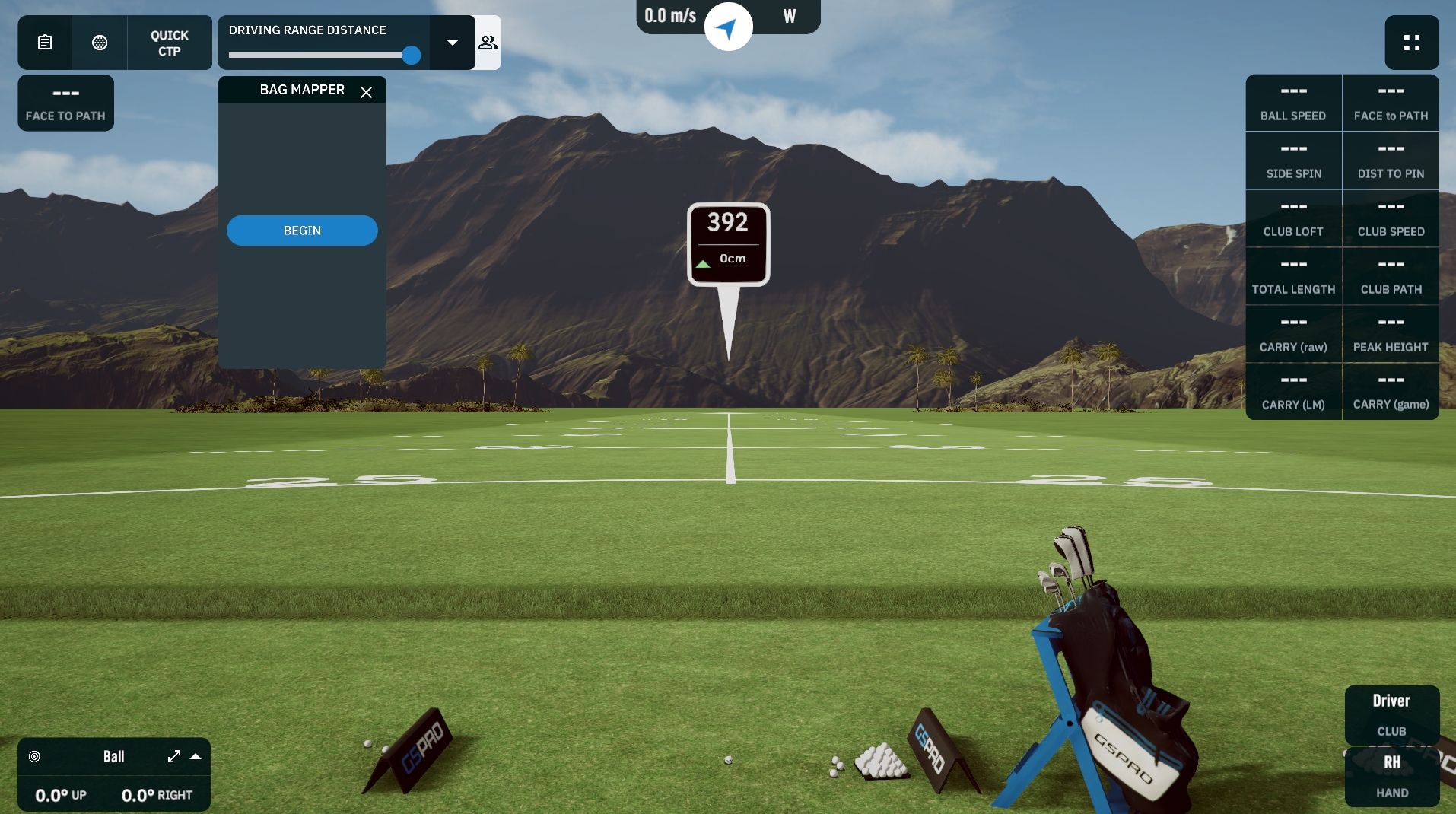Screen dimensions: 1456x814
Task: Close the Bag Mapper panel
Action: [366, 92]
